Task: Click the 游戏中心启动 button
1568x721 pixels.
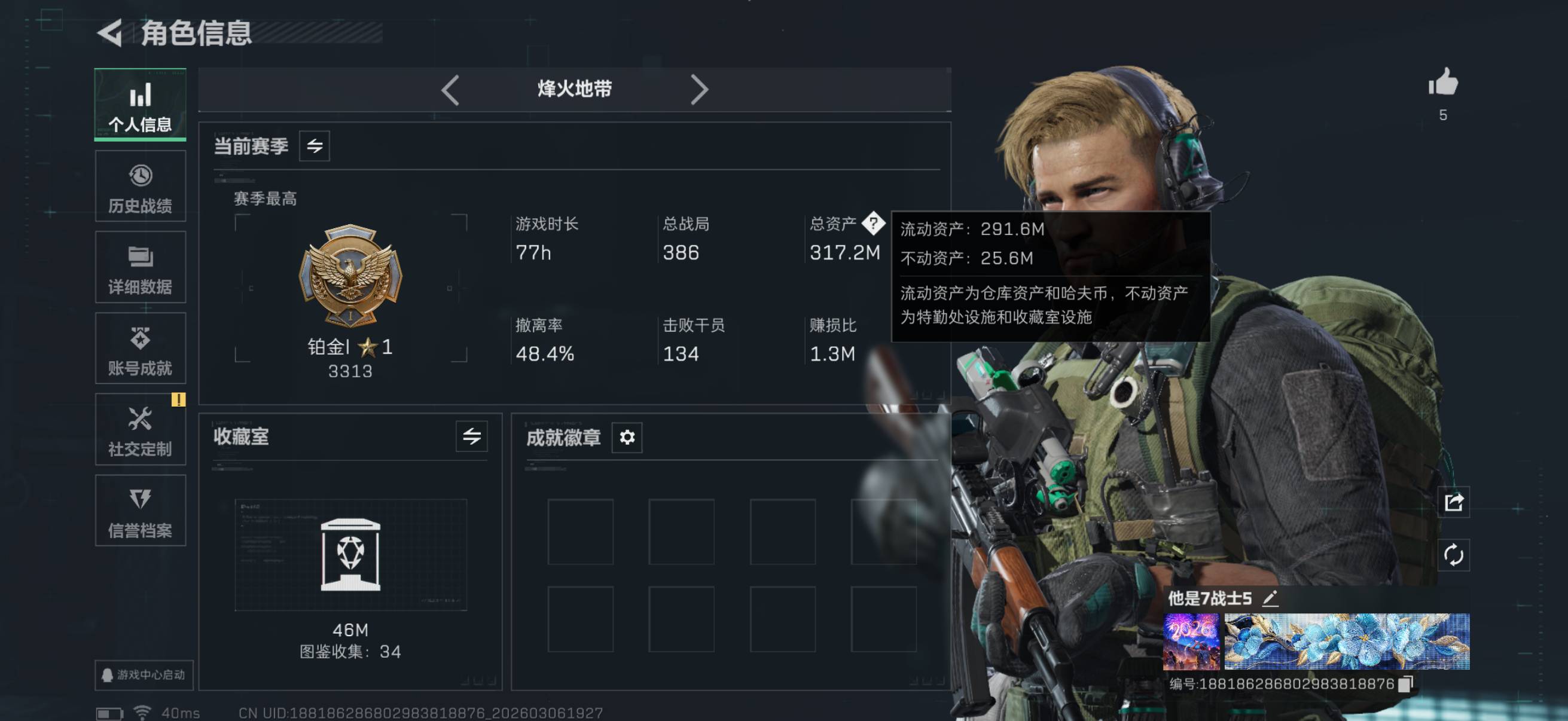Action: 144,675
